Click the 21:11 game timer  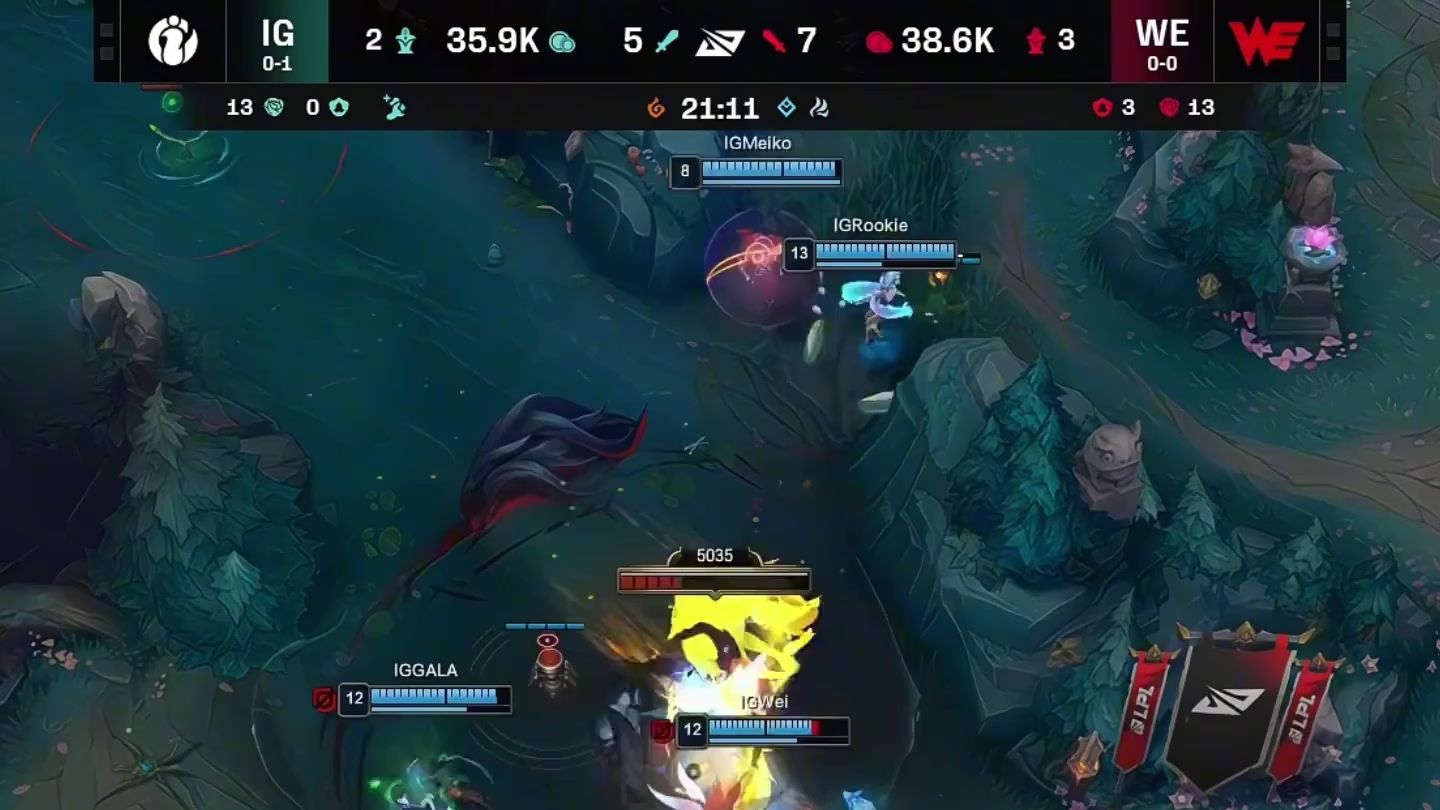(x=722, y=108)
